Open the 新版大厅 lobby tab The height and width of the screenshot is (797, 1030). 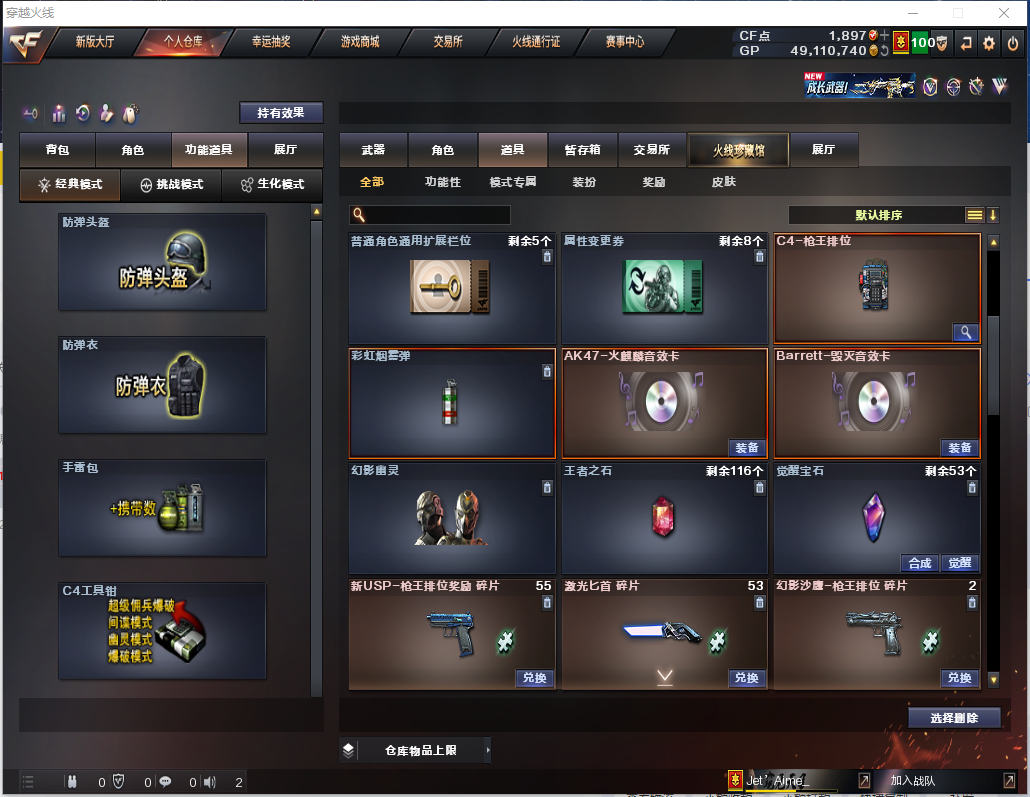[95, 42]
